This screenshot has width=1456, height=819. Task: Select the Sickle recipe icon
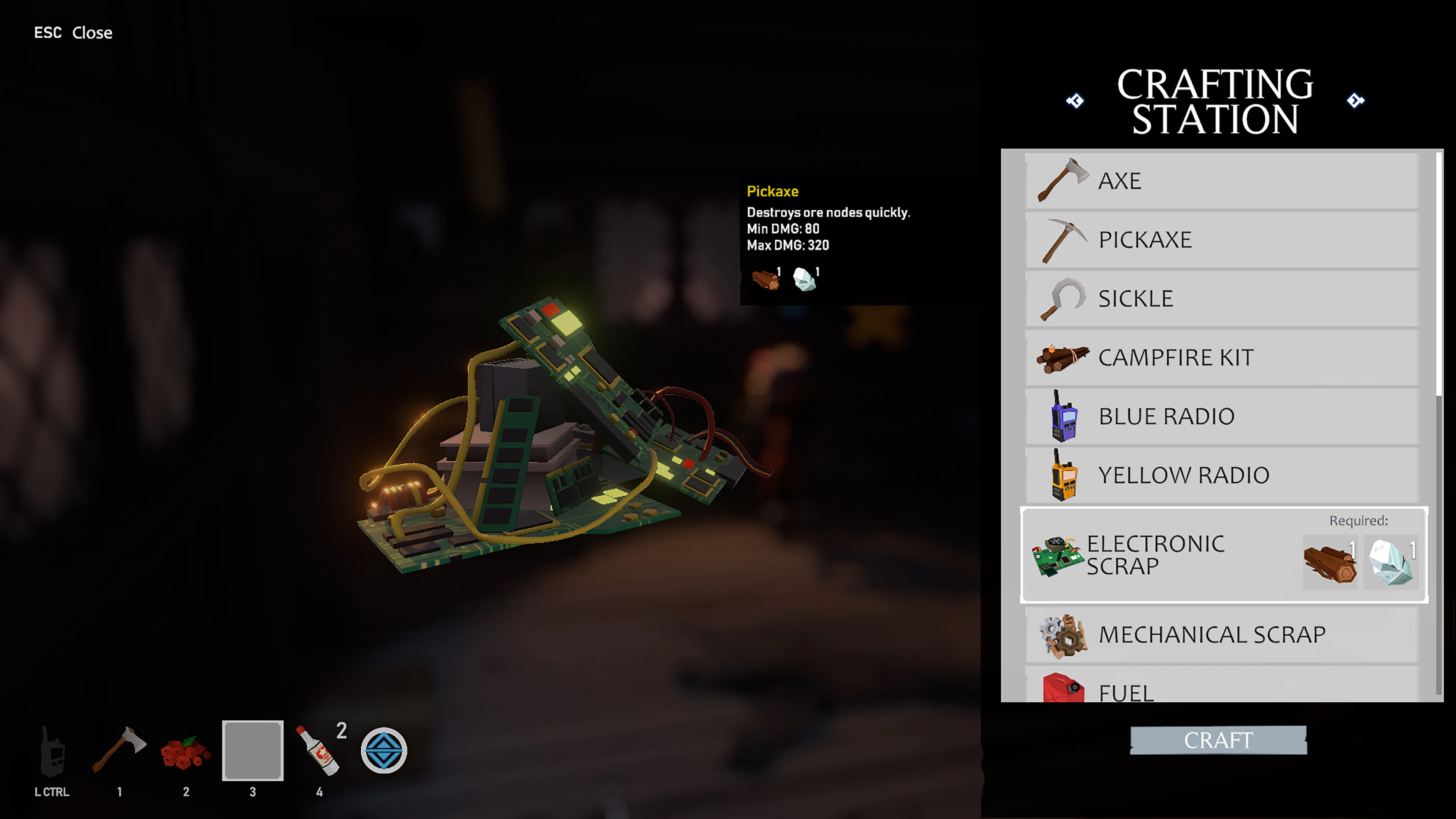point(1065,298)
